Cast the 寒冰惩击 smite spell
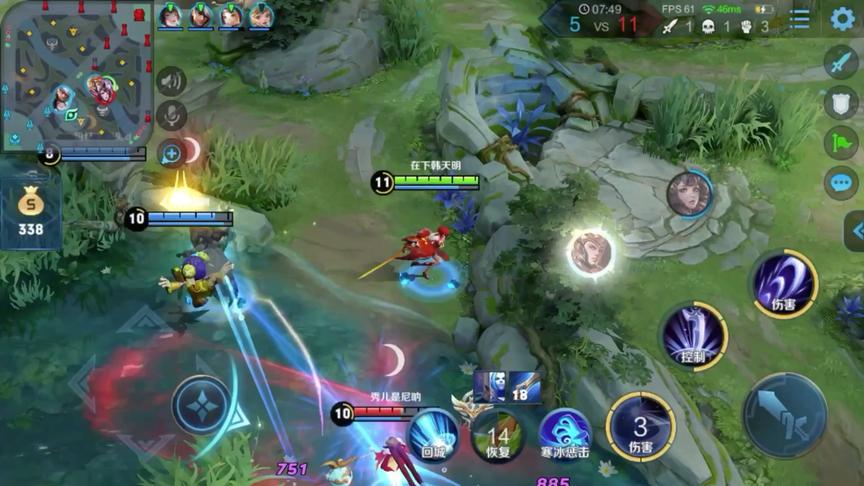864x486 pixels. click(566, 436)
